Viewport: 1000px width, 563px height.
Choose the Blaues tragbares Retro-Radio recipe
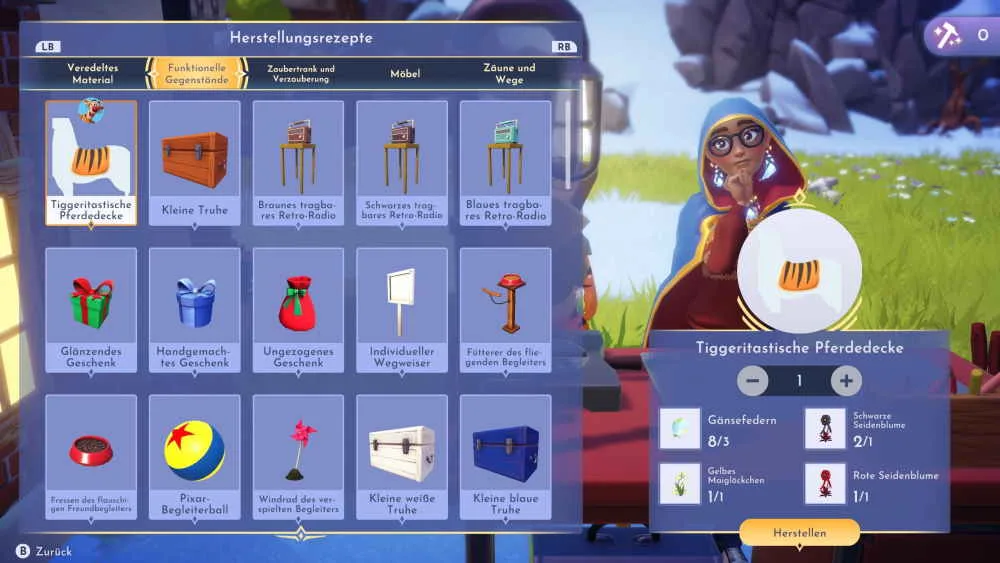pyautogui.click(x=505, y=162)
